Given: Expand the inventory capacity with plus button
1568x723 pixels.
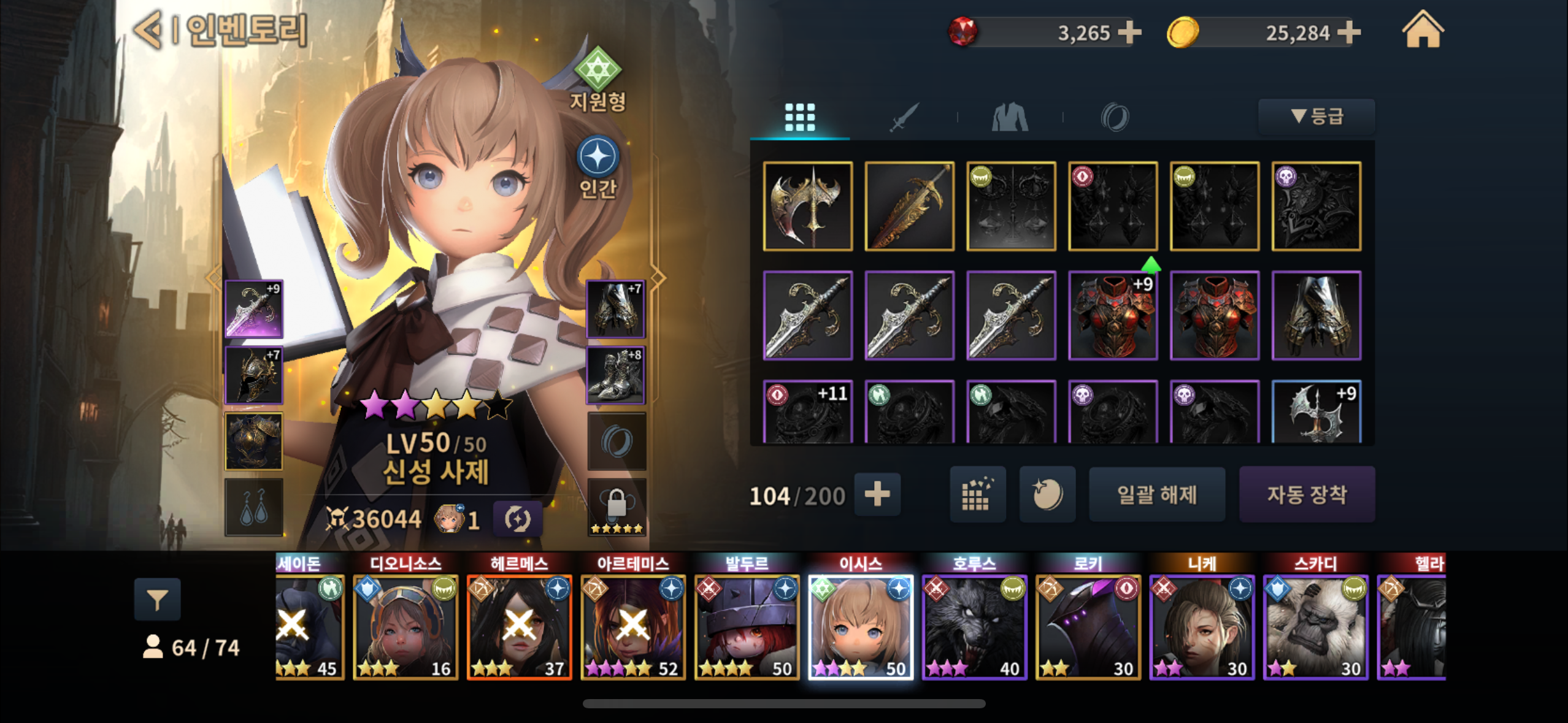Looking at the screenshot, I should click(x=877, y=494).
